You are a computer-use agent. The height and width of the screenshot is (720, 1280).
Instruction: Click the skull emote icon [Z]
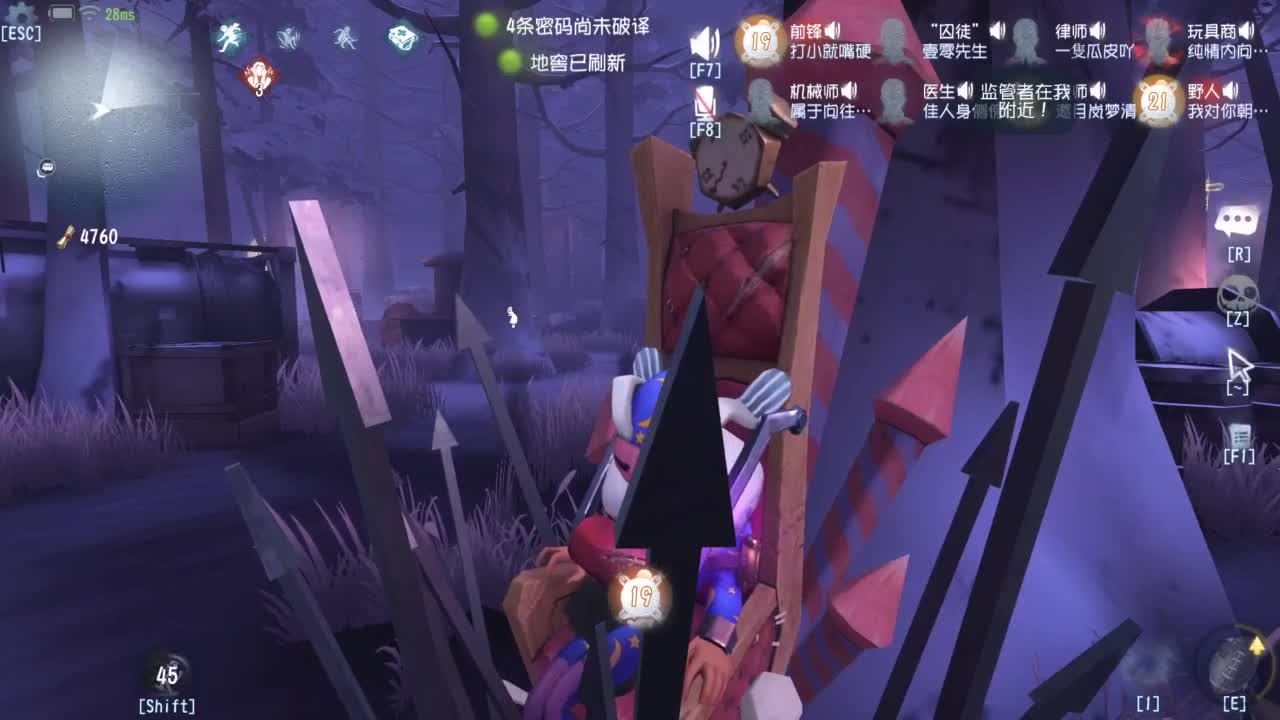point(1237,292)
